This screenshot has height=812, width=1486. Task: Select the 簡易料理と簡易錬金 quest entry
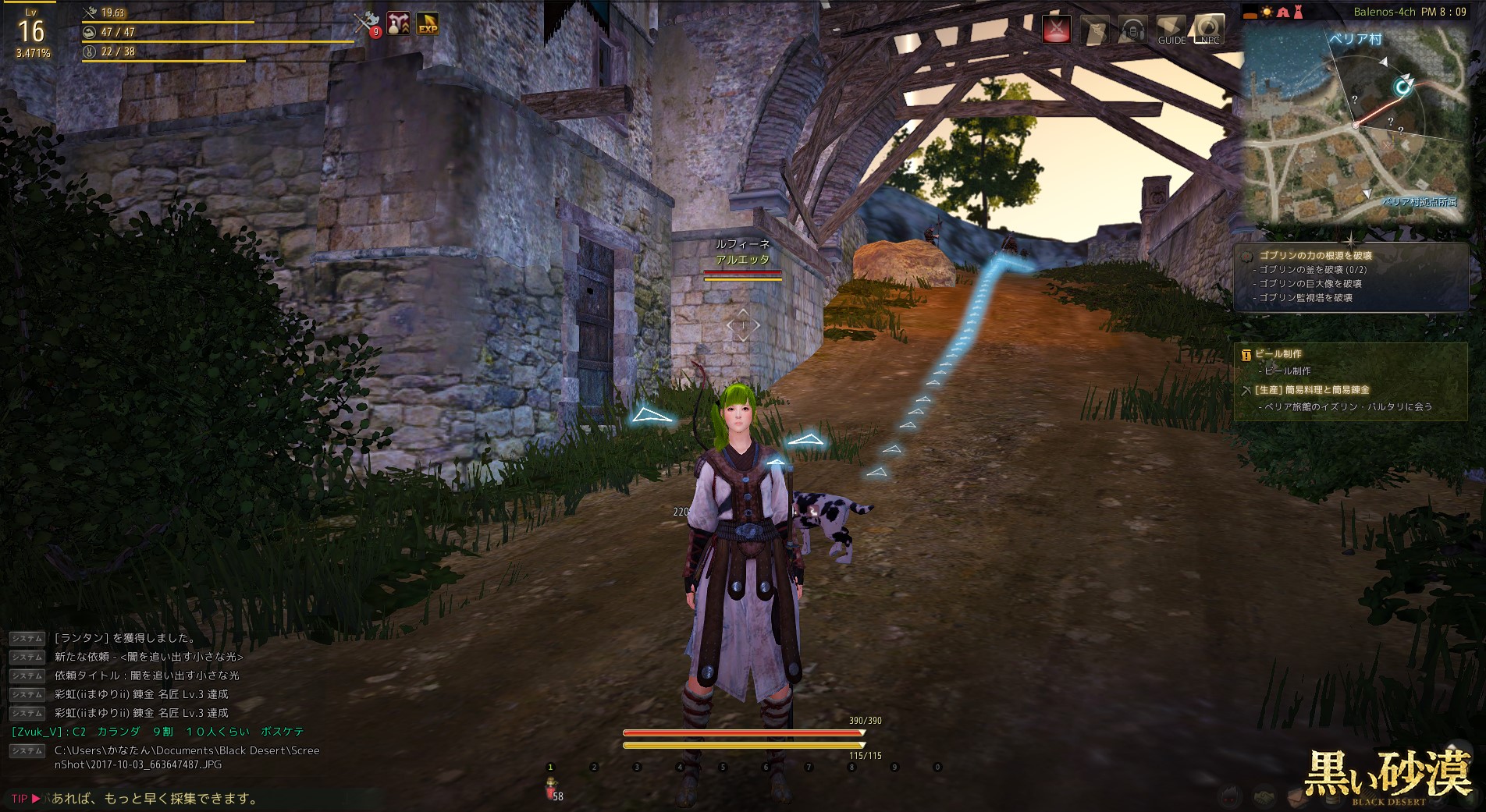click(x=1311, y=390)
